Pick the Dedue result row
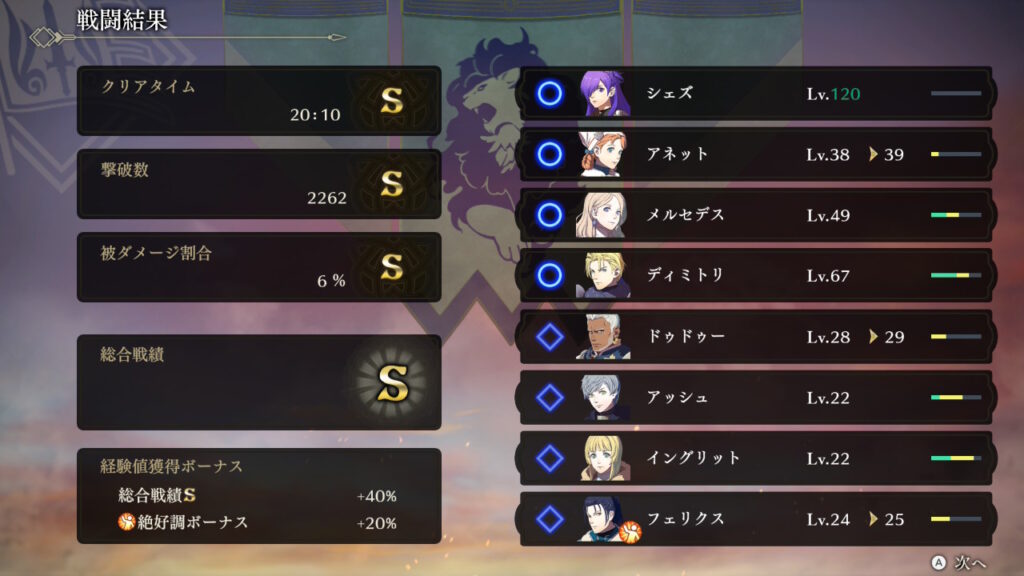The height and width of the screenshot is (576, 1024). [x=755, y=337]
